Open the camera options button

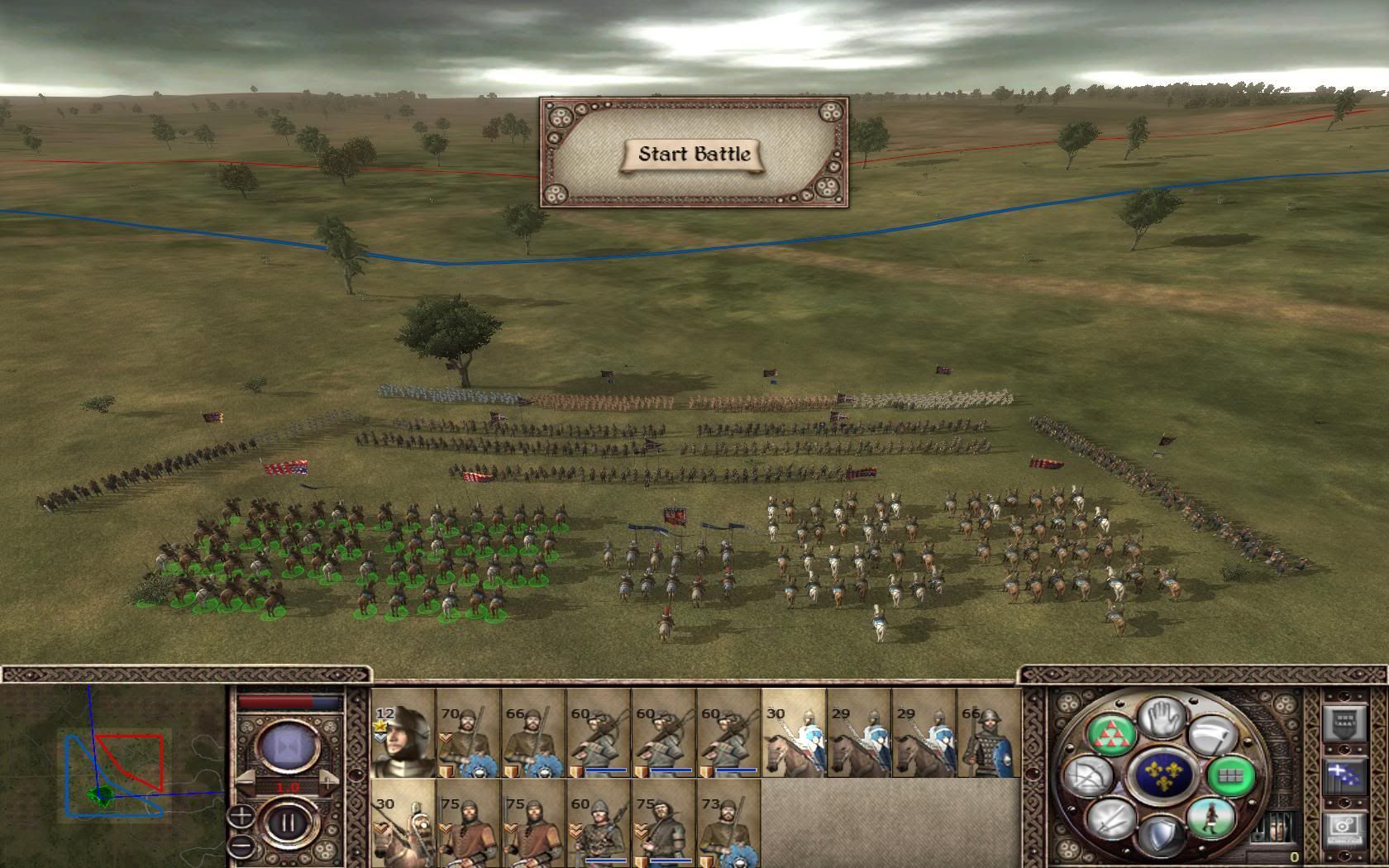pos(1343,827)
